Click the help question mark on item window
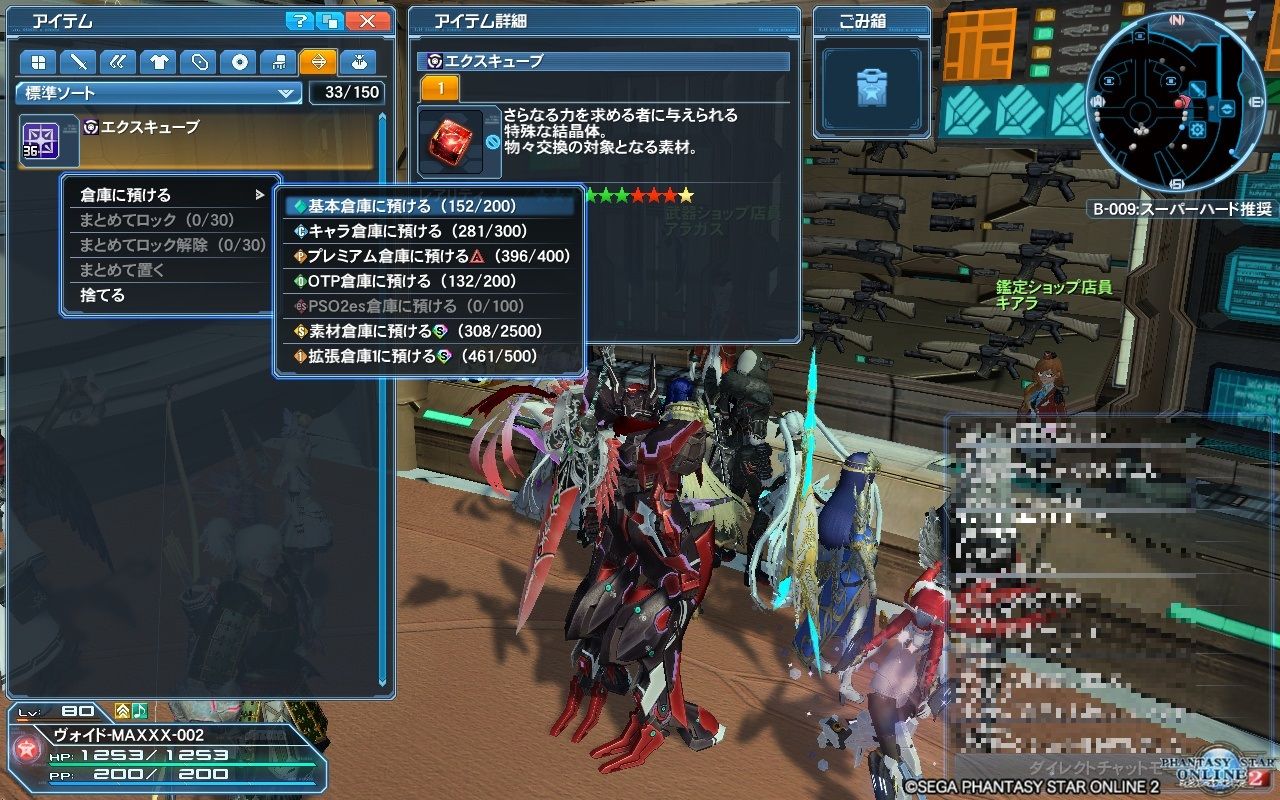The width and height of the screenshot is (1280, 800). click(x=300, y=20)
